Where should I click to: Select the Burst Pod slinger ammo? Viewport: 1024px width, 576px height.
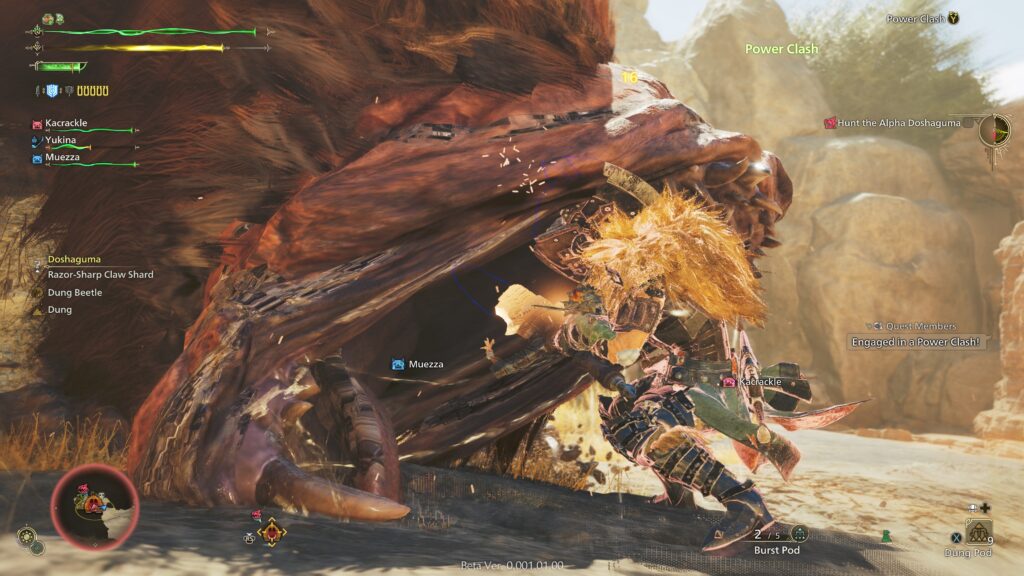point(778,539)
